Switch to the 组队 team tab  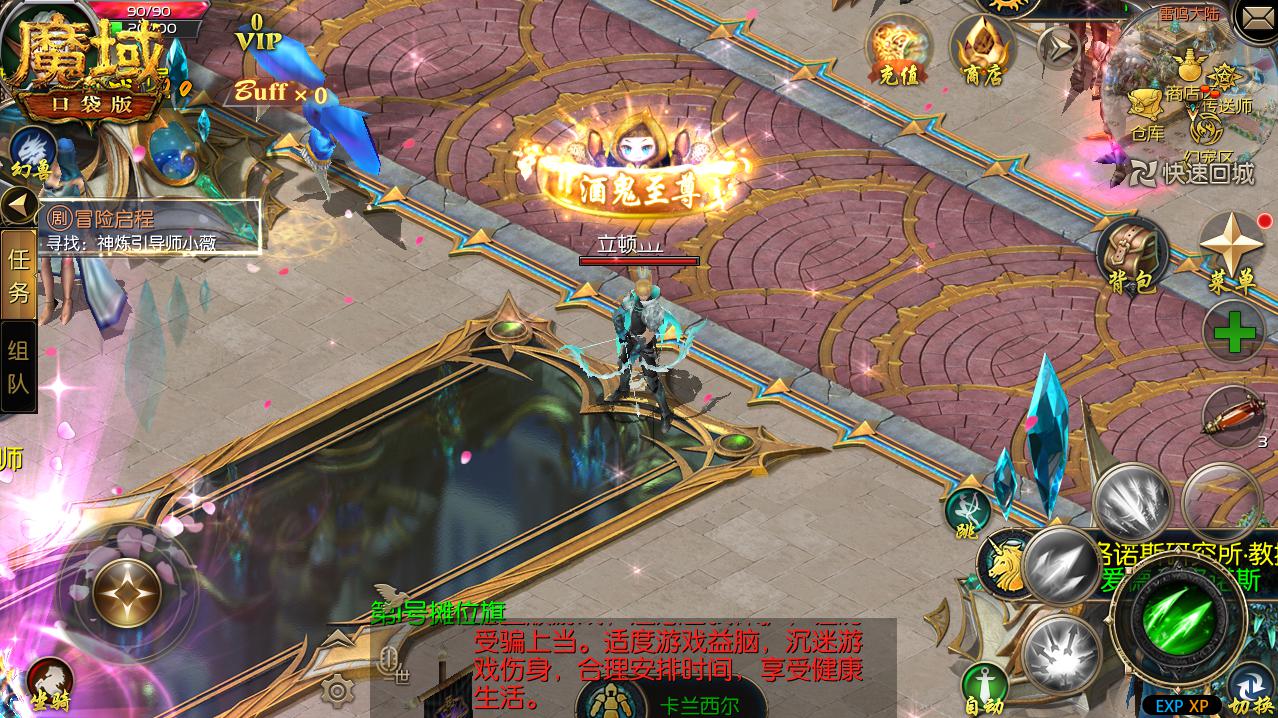click(x=19, y=366)
